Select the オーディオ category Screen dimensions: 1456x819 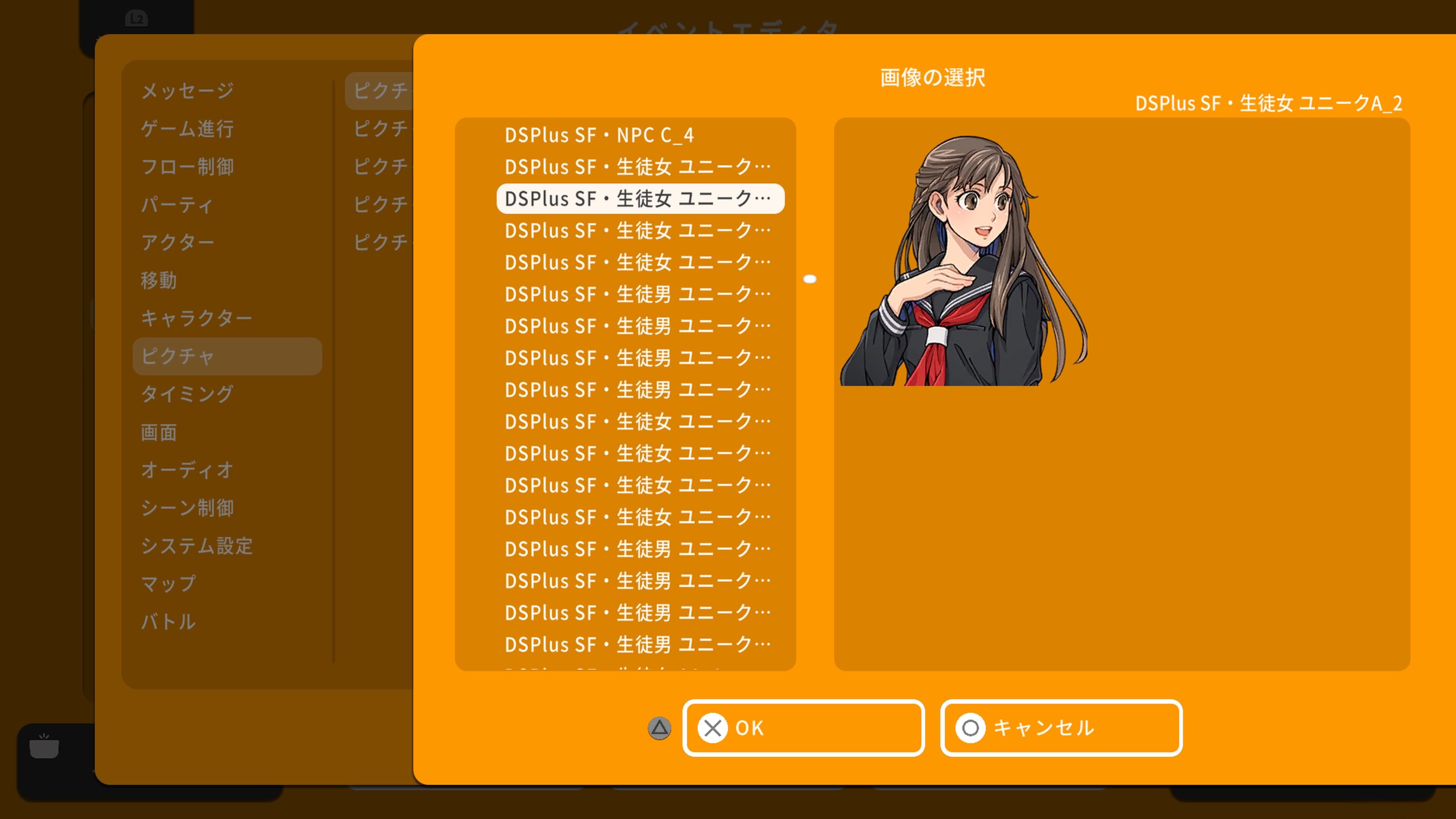tap(187, 470)
